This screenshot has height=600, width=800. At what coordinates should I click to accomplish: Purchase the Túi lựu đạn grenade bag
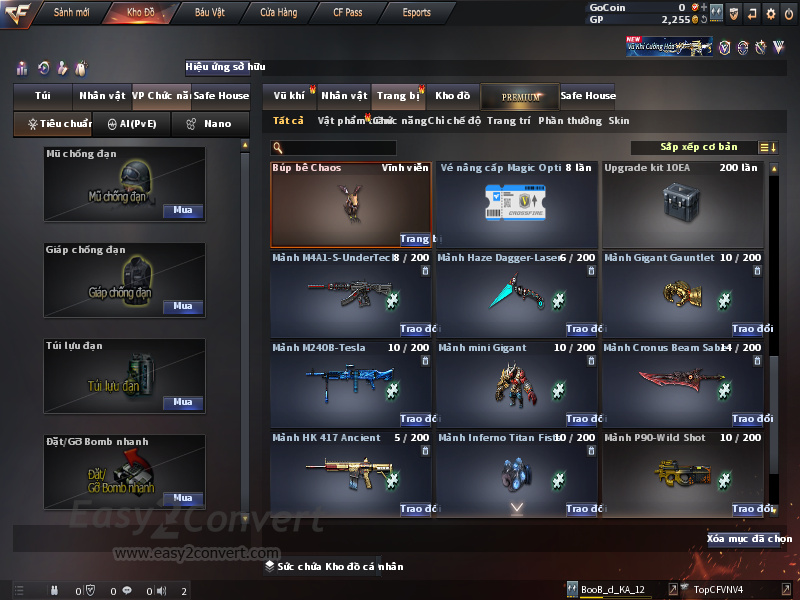[x=183, y=402]
